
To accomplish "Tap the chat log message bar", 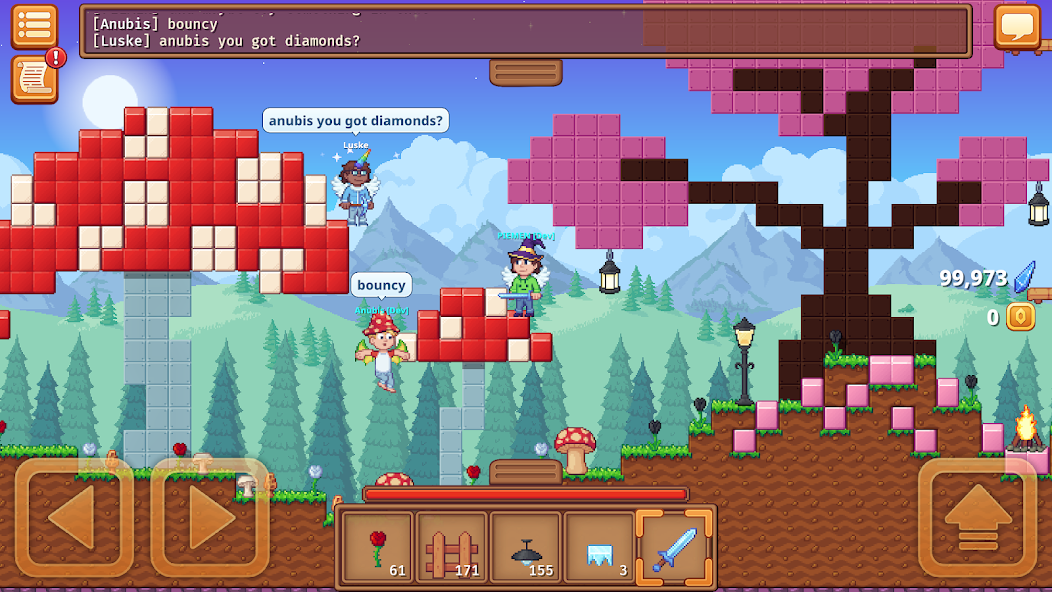I will [526, 31].
